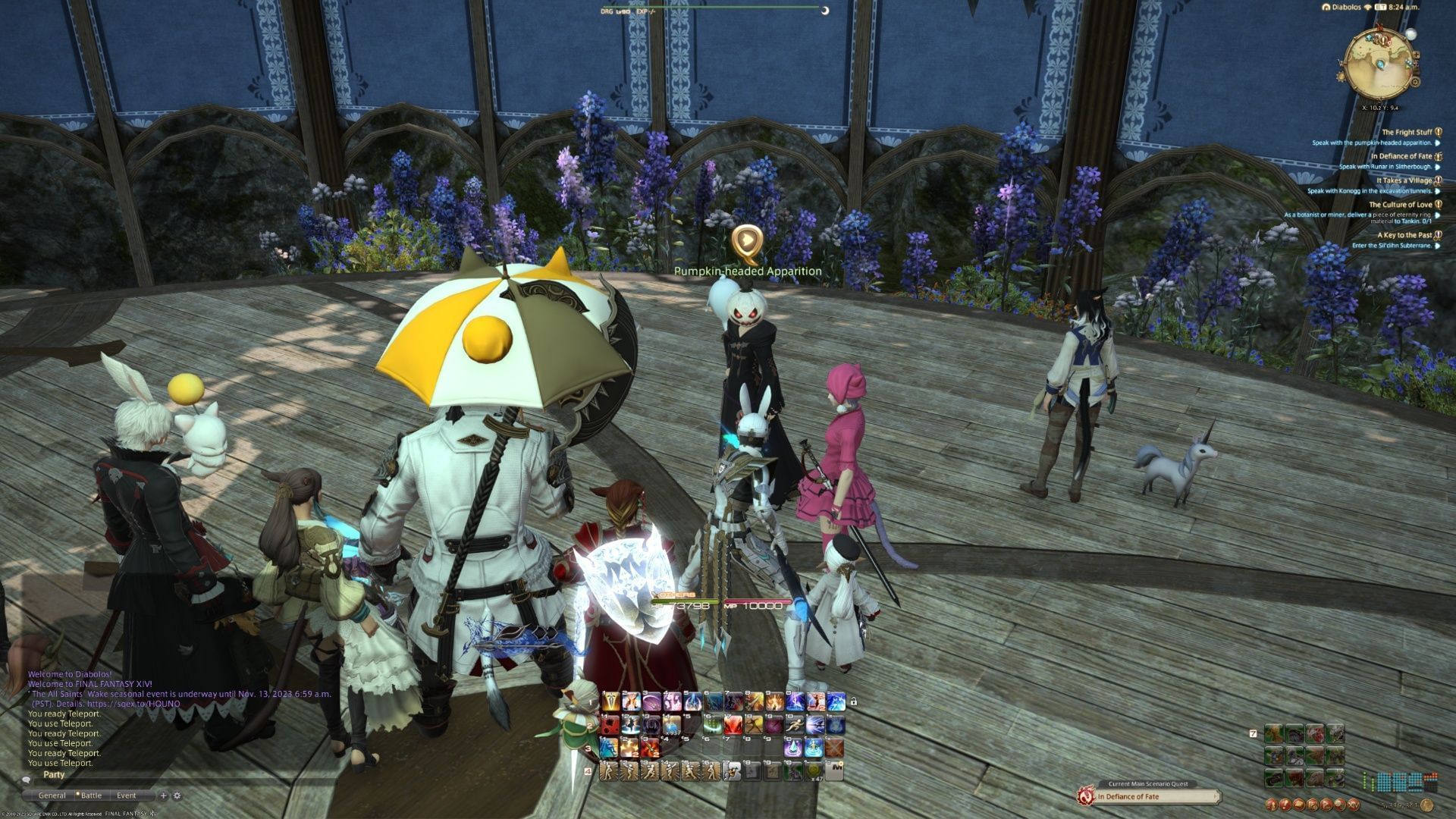
Task: Select the Sprint action on the hotbar
Action: click(x=795, y=725)
